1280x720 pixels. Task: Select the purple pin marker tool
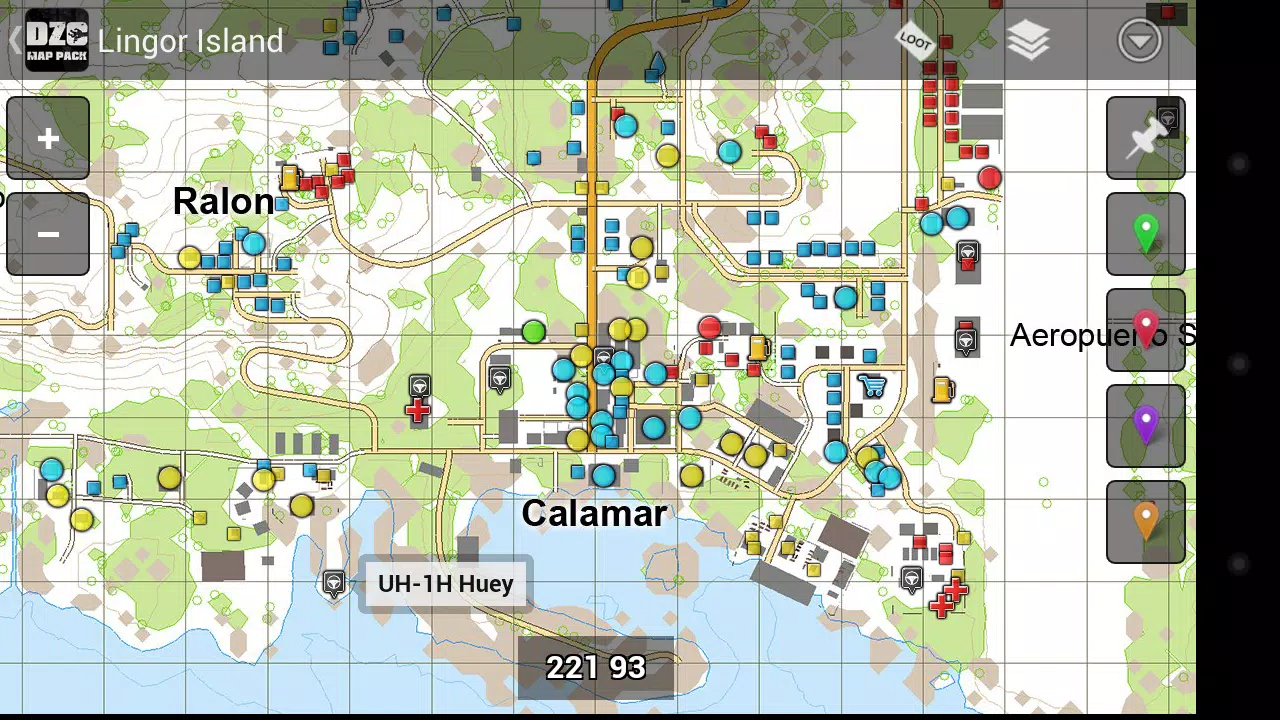(x=1145, y=424)
